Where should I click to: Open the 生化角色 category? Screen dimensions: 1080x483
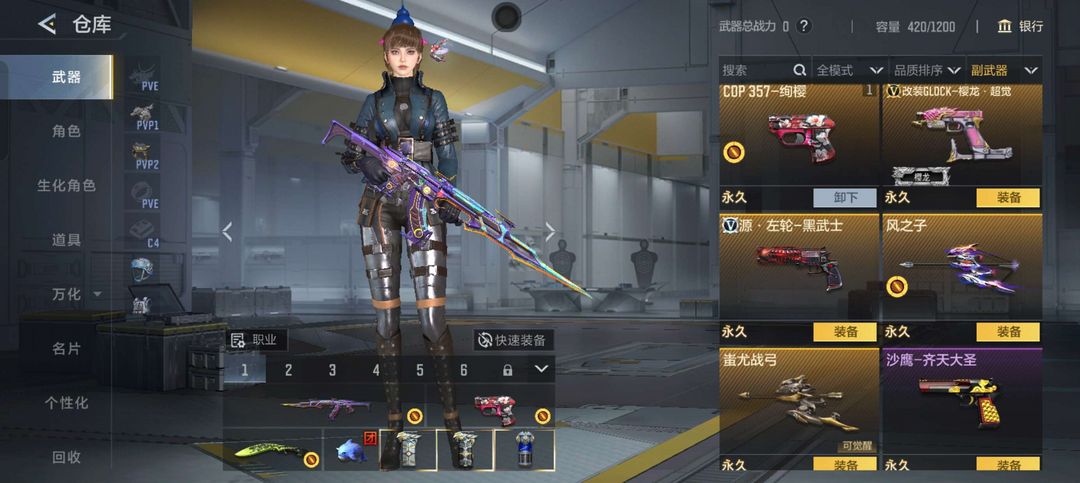tap(66, 185)
